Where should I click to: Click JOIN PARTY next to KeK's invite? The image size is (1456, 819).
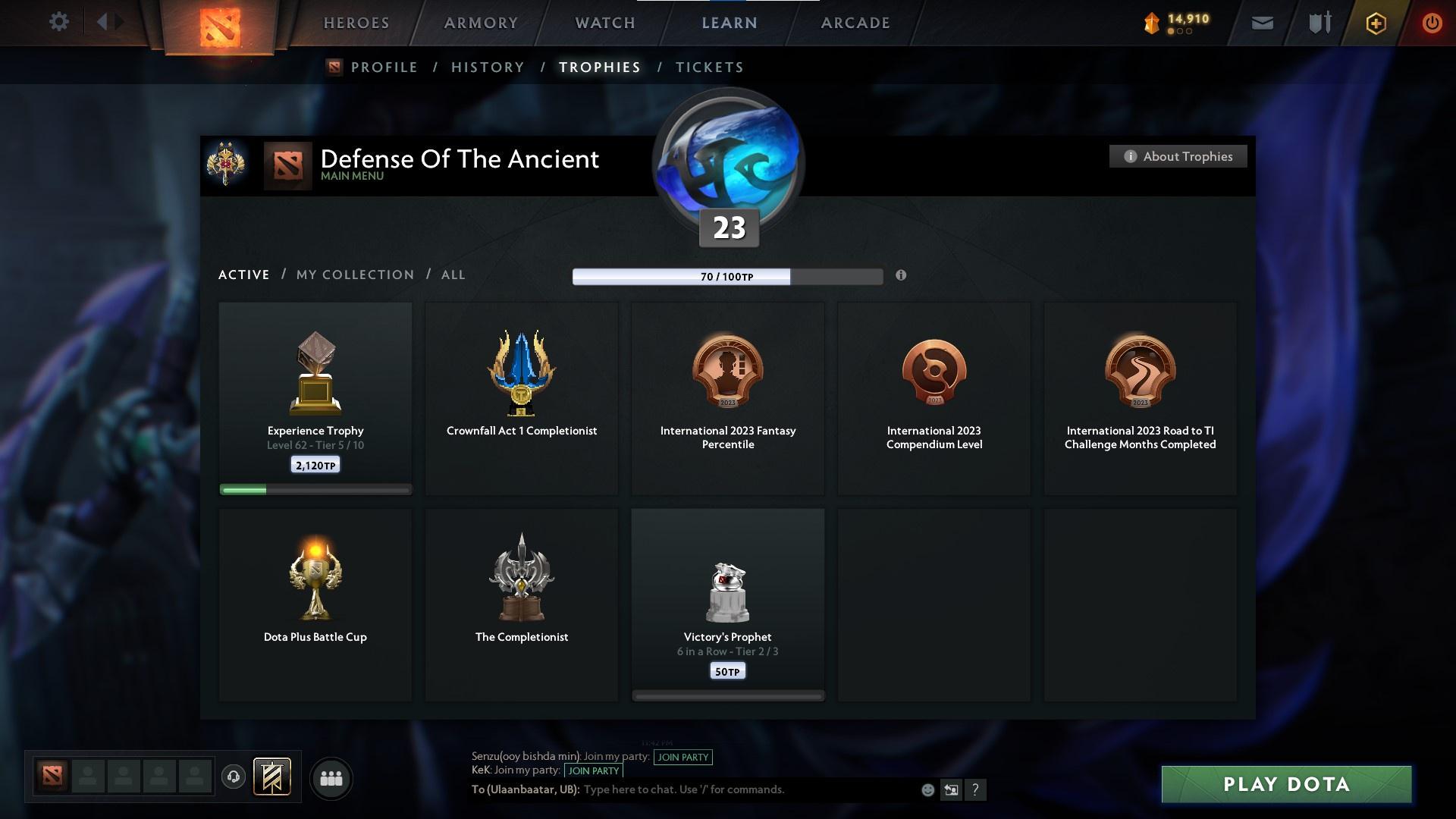point(594,770)
